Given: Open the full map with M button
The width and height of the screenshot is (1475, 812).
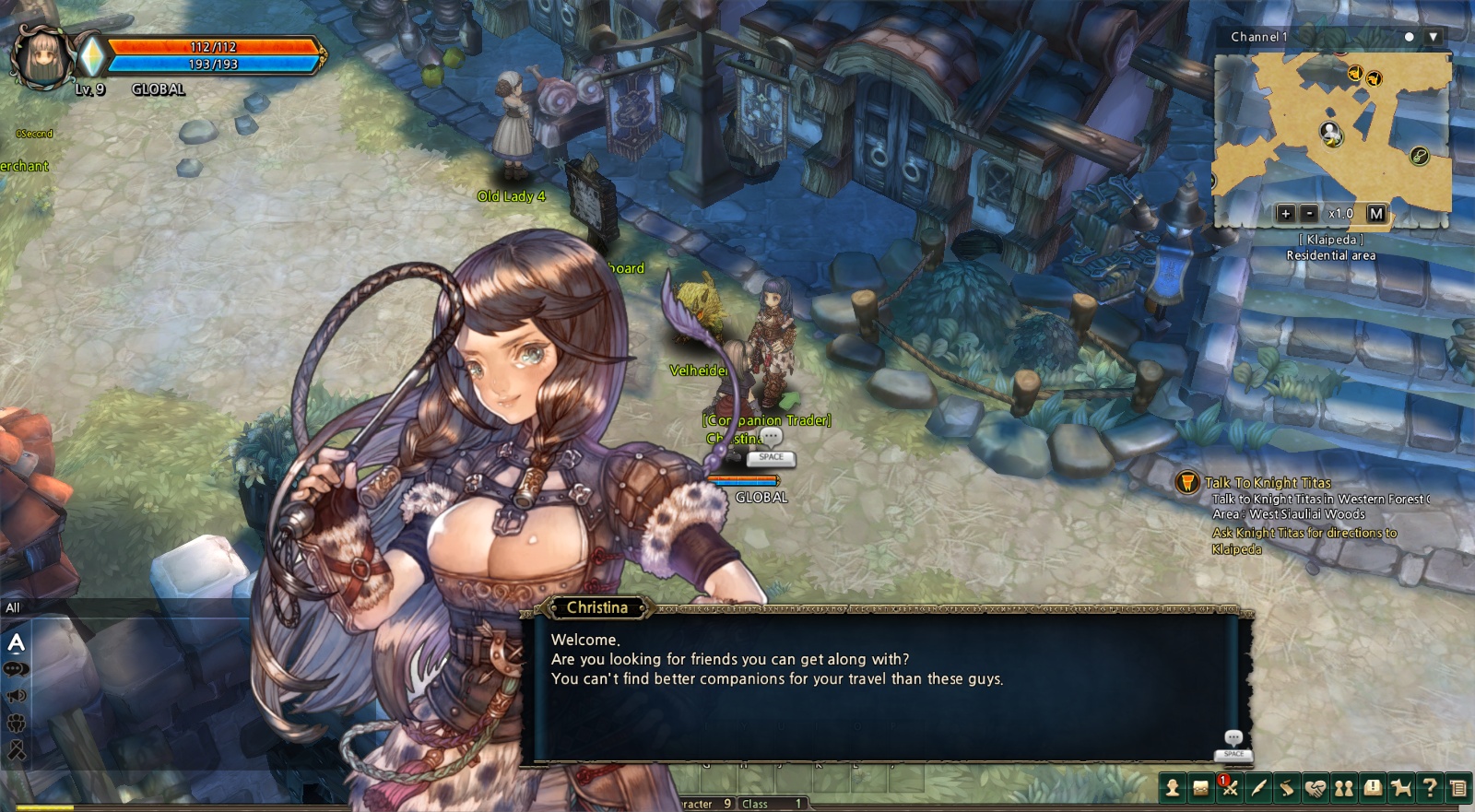Looking at the screenshot, I should point(1376,214).
